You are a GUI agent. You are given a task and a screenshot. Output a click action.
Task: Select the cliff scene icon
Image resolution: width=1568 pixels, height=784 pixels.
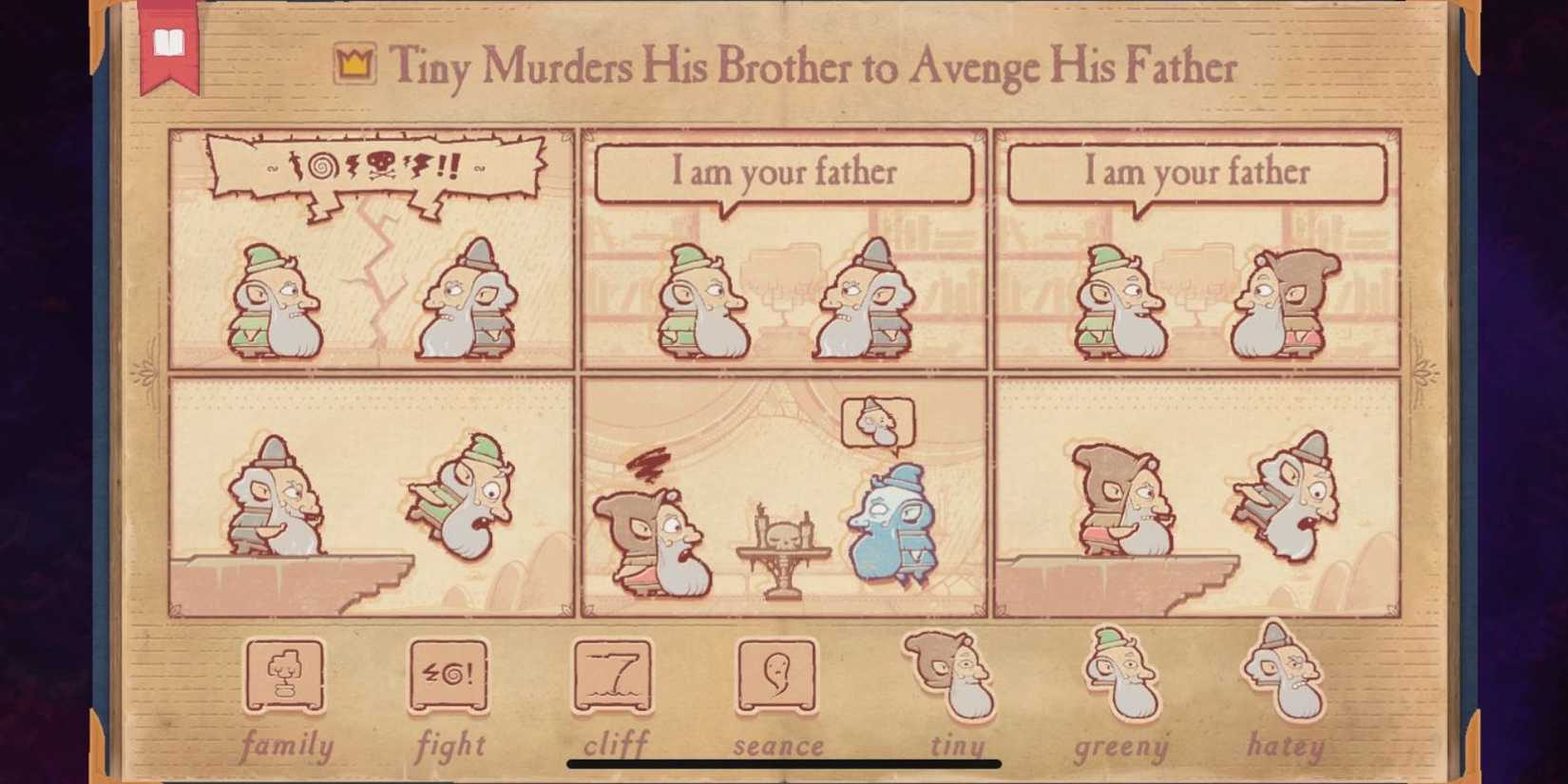tap(613, 677)
